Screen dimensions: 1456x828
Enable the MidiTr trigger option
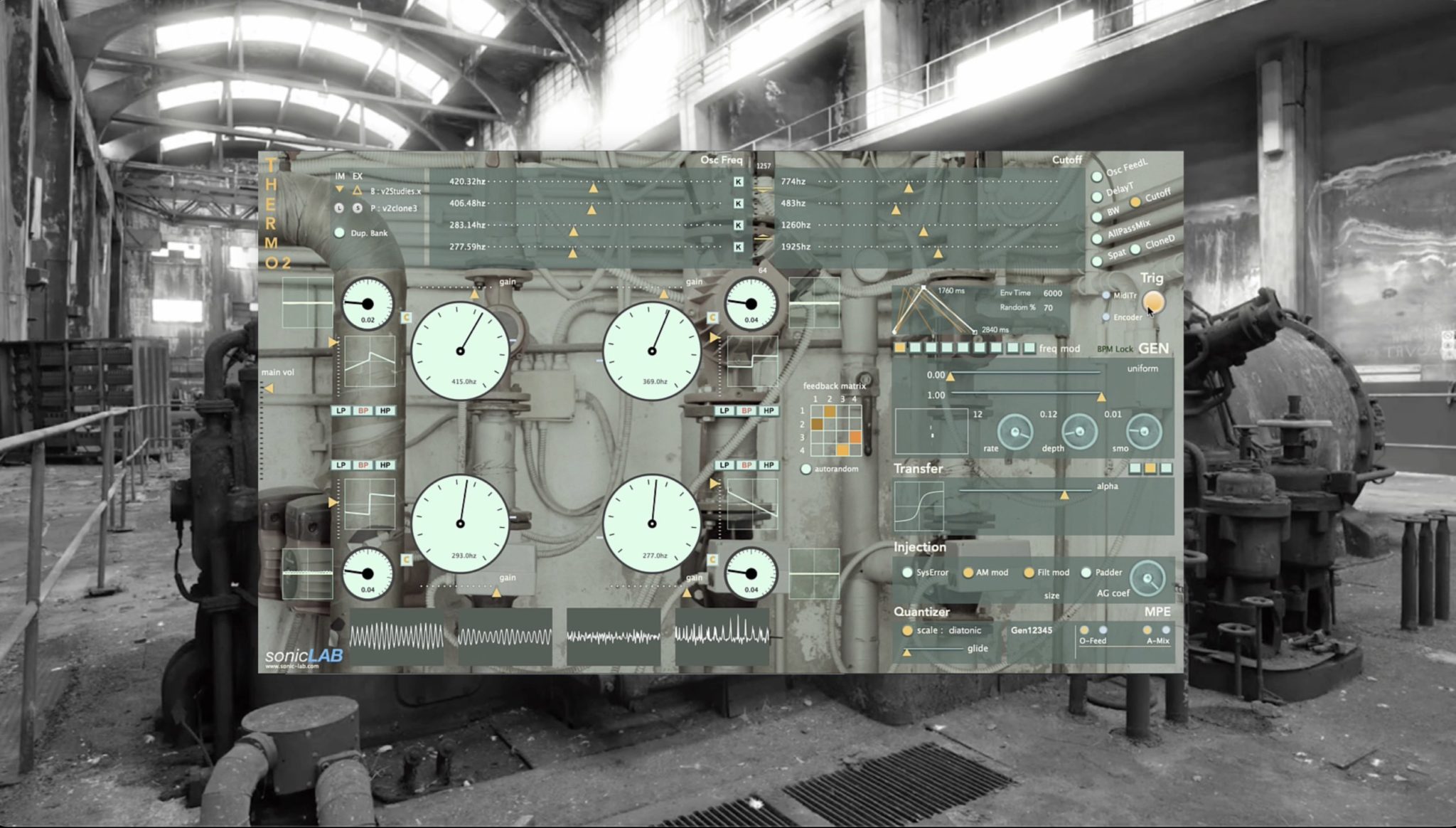click(1106, 295)
